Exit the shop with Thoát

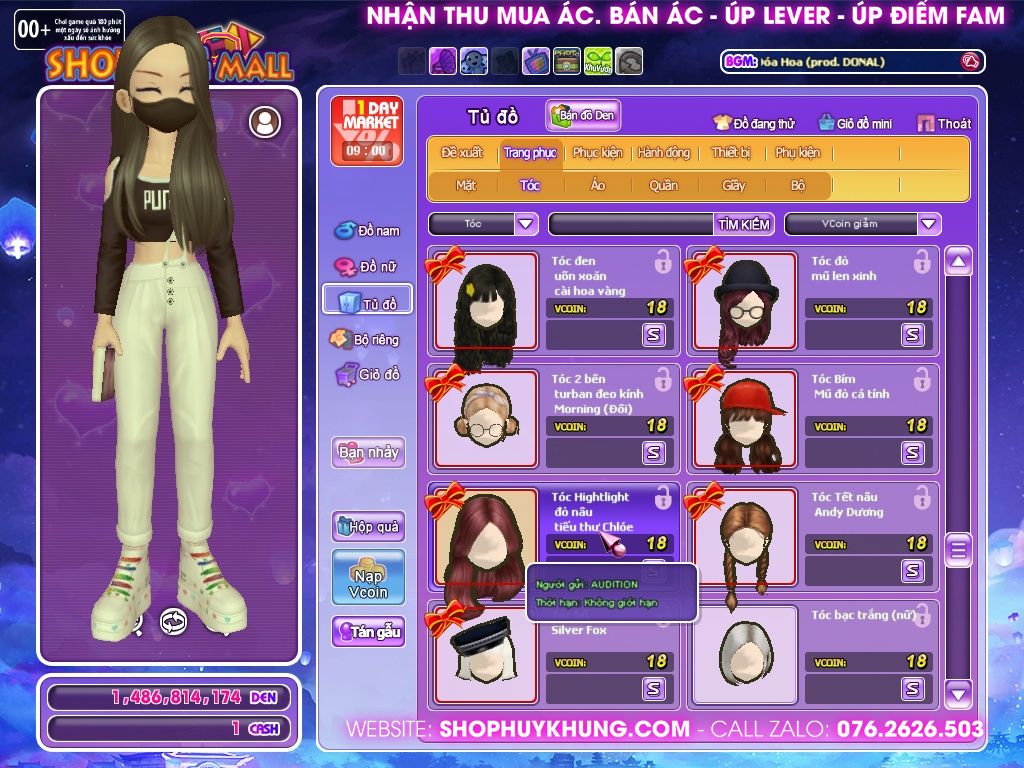pyautogui.click(x=944, y=123)
